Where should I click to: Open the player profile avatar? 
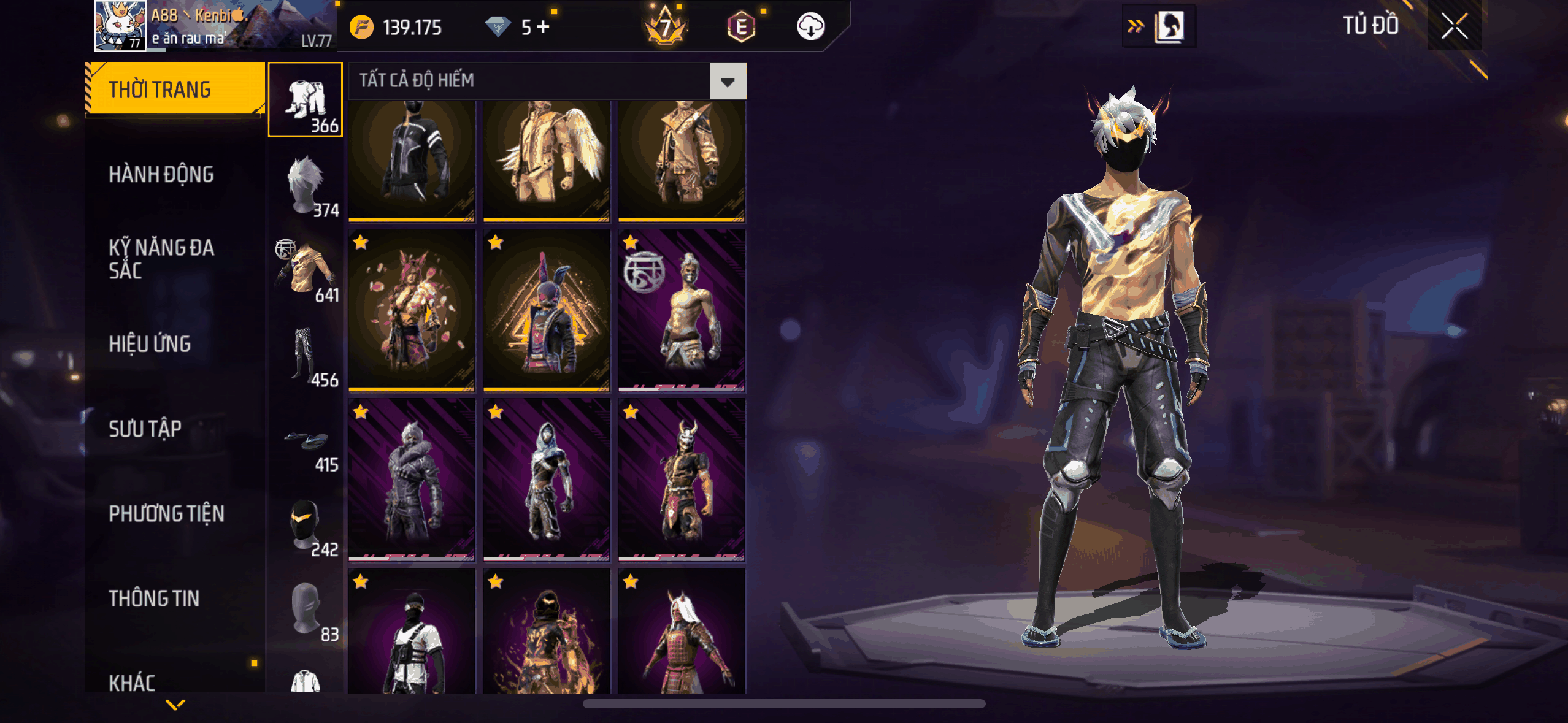[x=120, y=26]
